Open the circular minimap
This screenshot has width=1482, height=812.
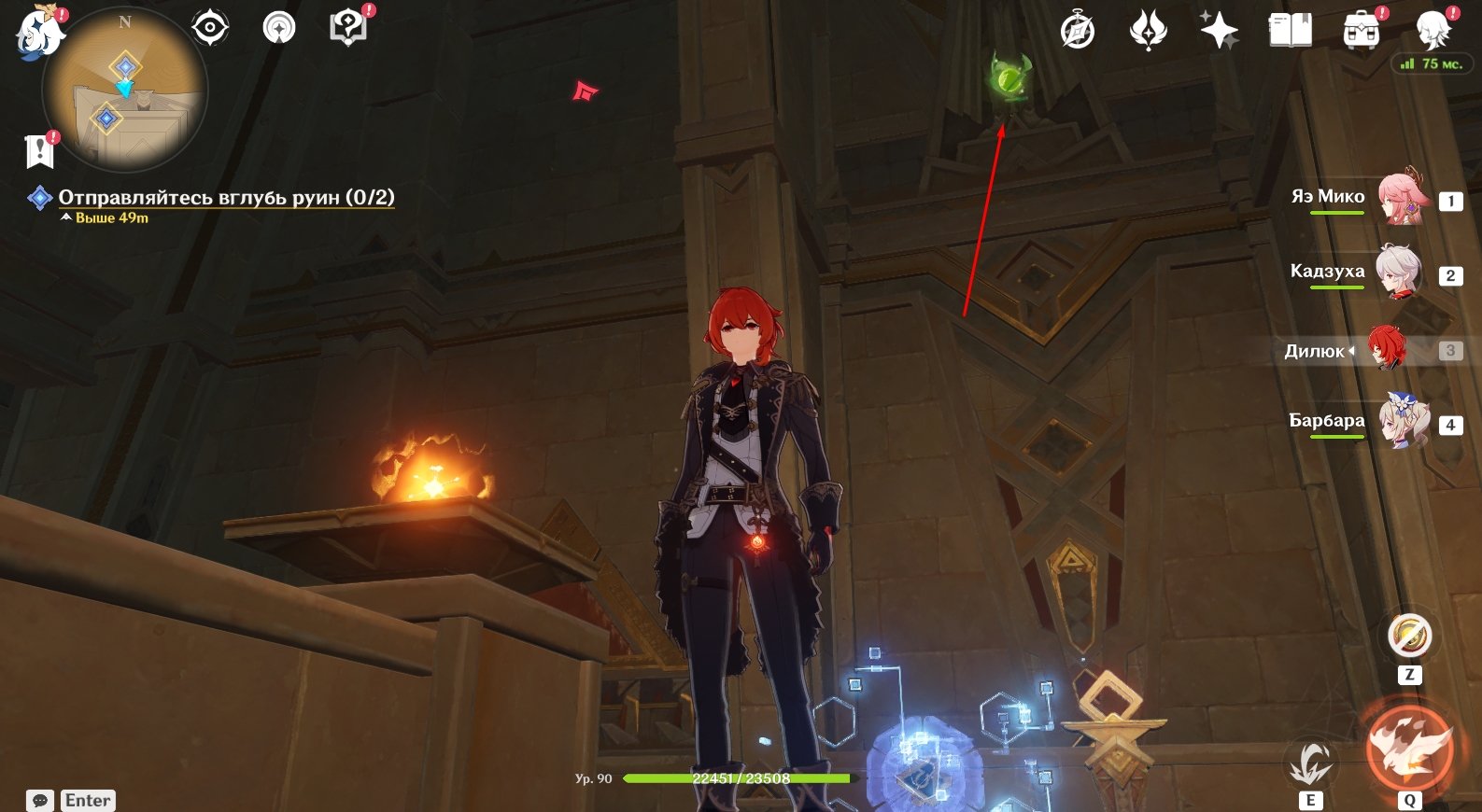[125, 91]
